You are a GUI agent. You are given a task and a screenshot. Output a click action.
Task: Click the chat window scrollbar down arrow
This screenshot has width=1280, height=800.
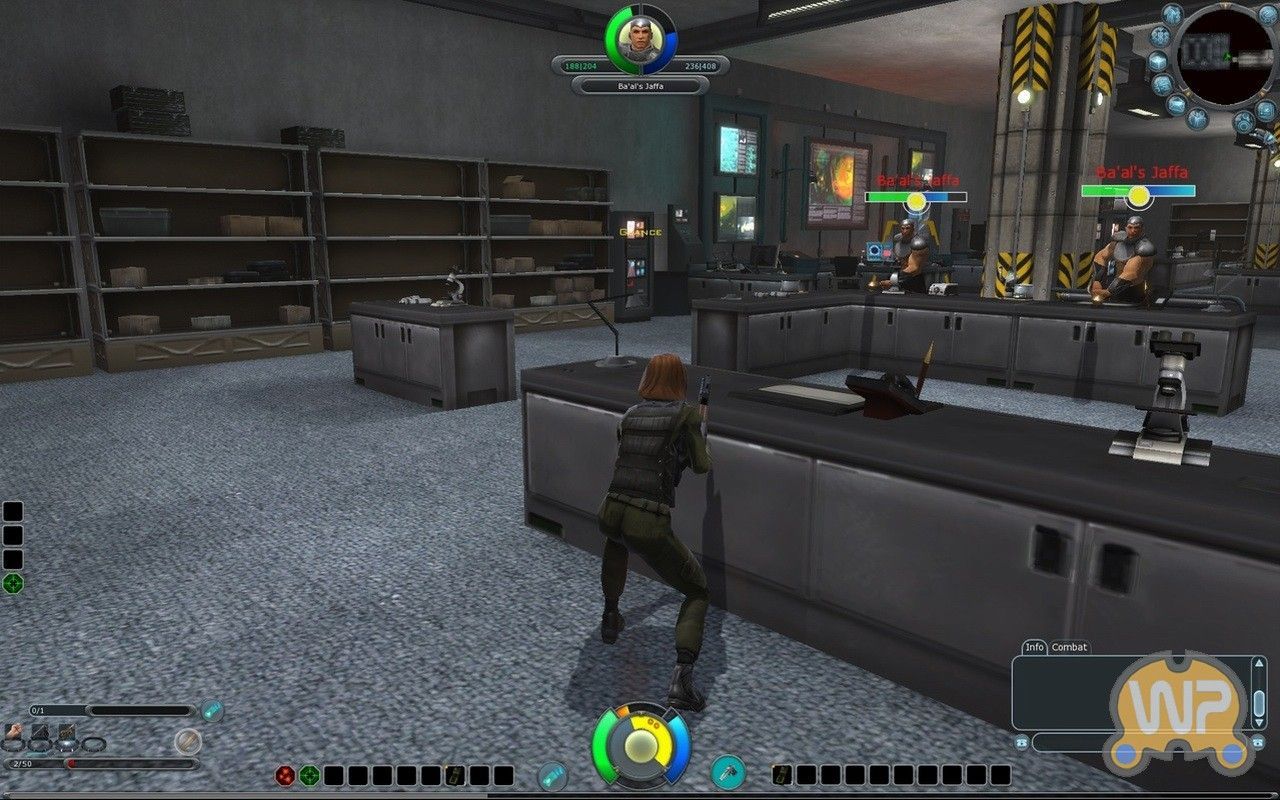click(x=1259, y=723)
